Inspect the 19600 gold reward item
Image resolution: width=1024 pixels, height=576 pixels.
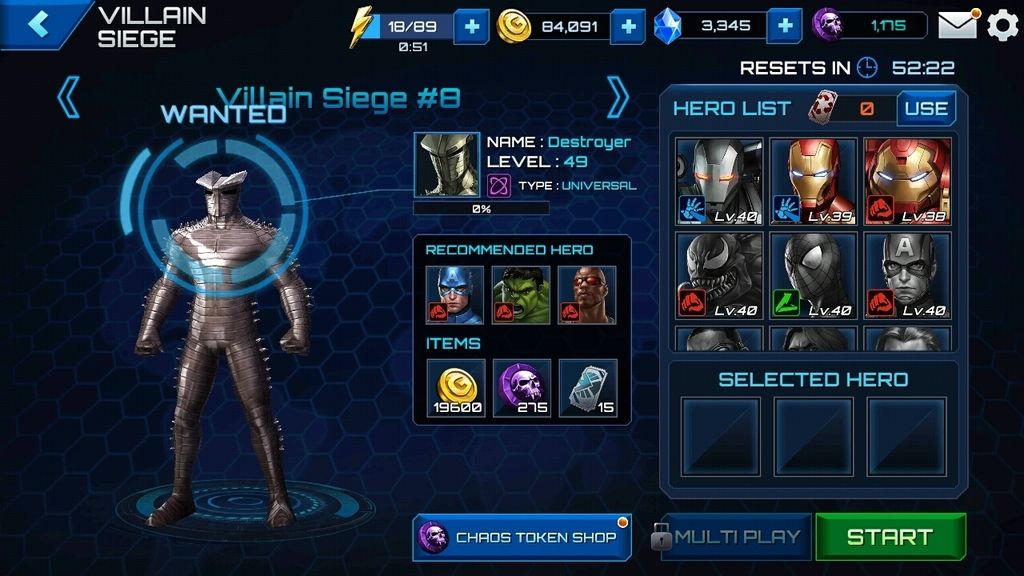coord(456,388)
